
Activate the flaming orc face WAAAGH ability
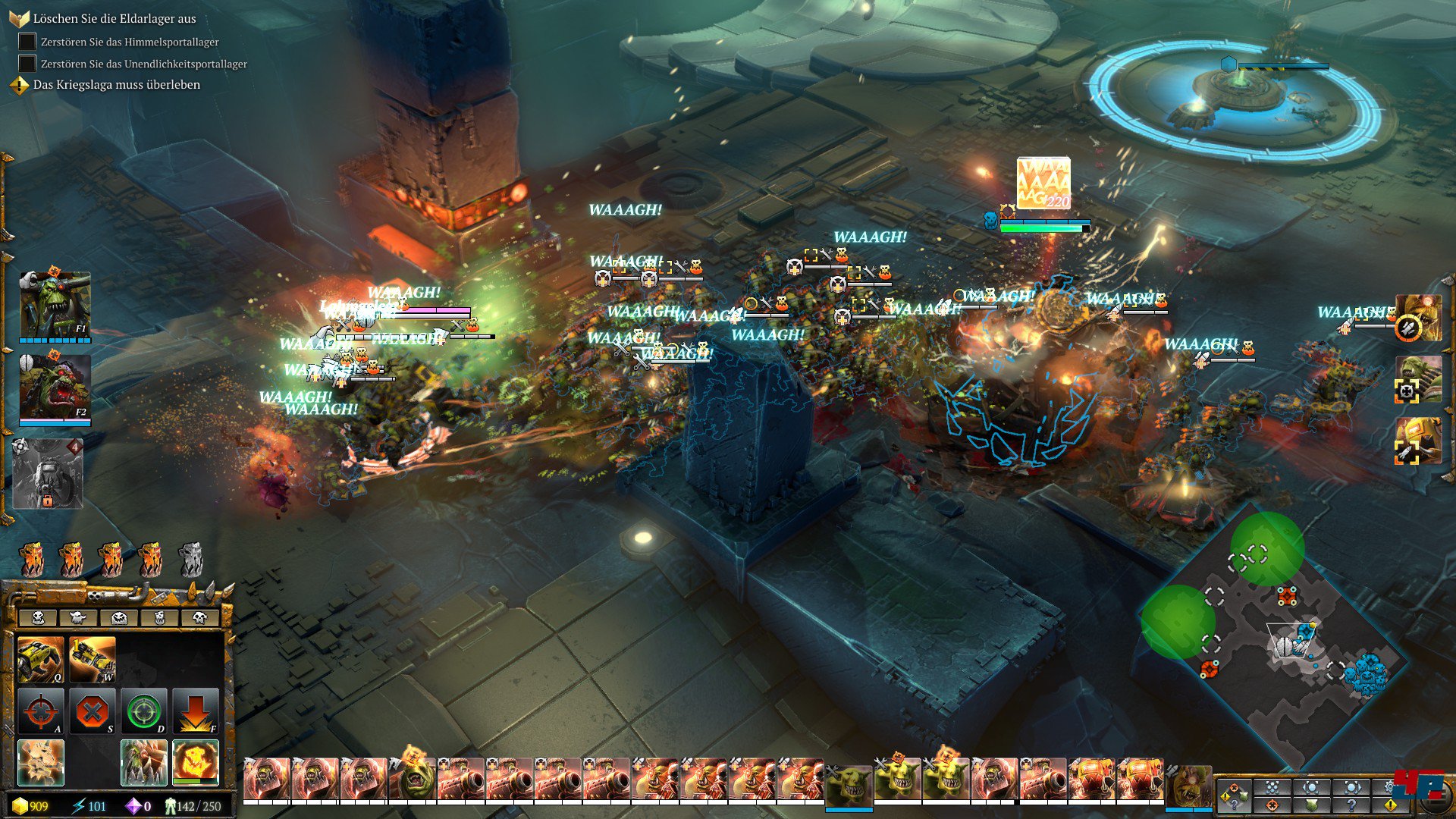(x=196, y=762)
